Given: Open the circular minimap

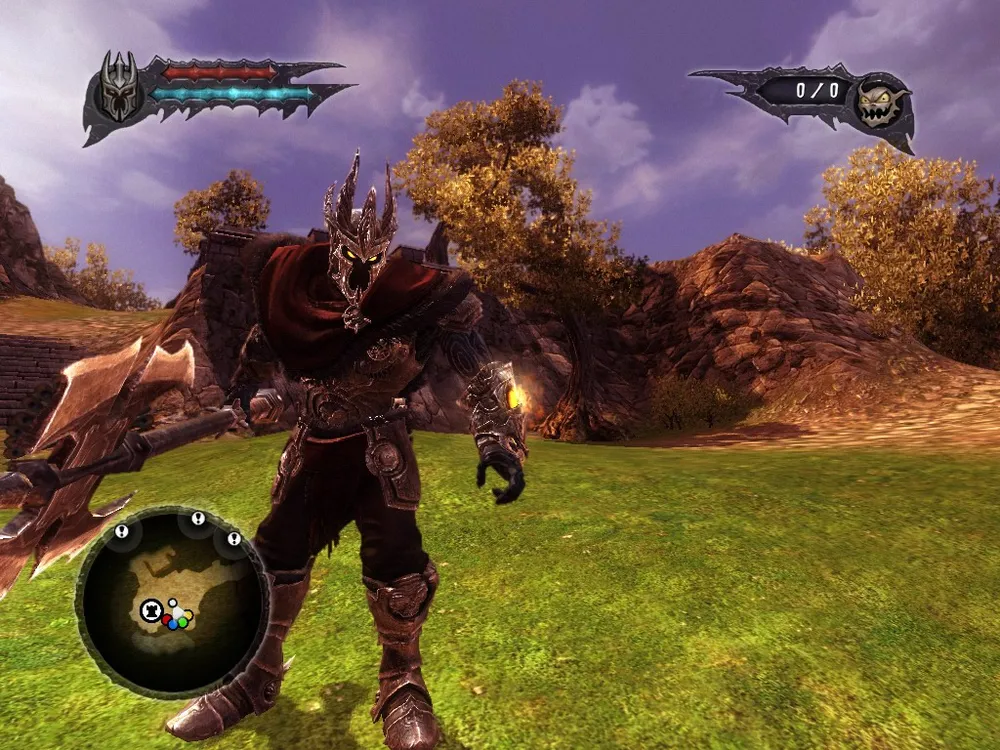Looking at the screenshot, I should tap(171, 601).
